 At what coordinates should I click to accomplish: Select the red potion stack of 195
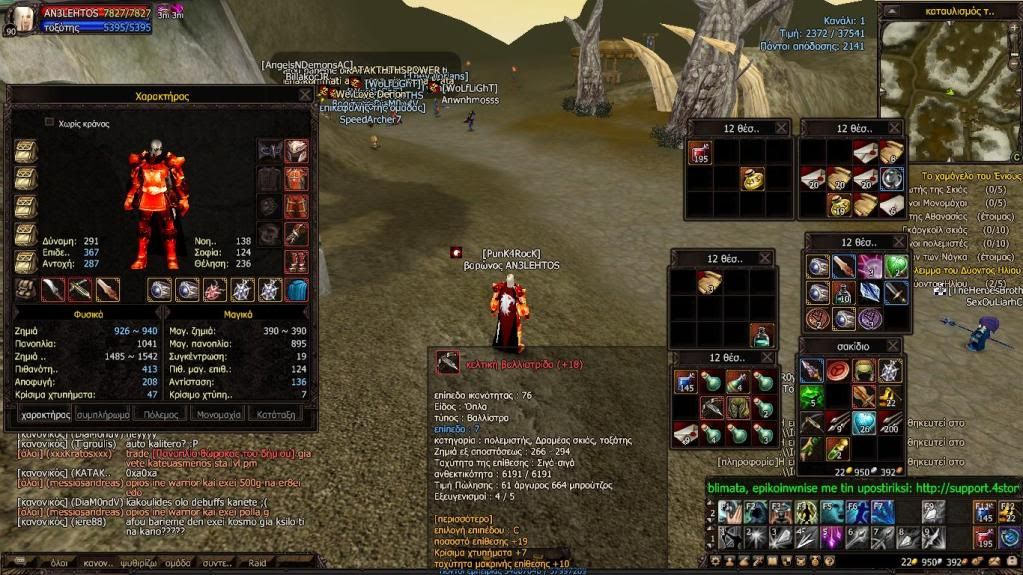(x=700, y=153)
